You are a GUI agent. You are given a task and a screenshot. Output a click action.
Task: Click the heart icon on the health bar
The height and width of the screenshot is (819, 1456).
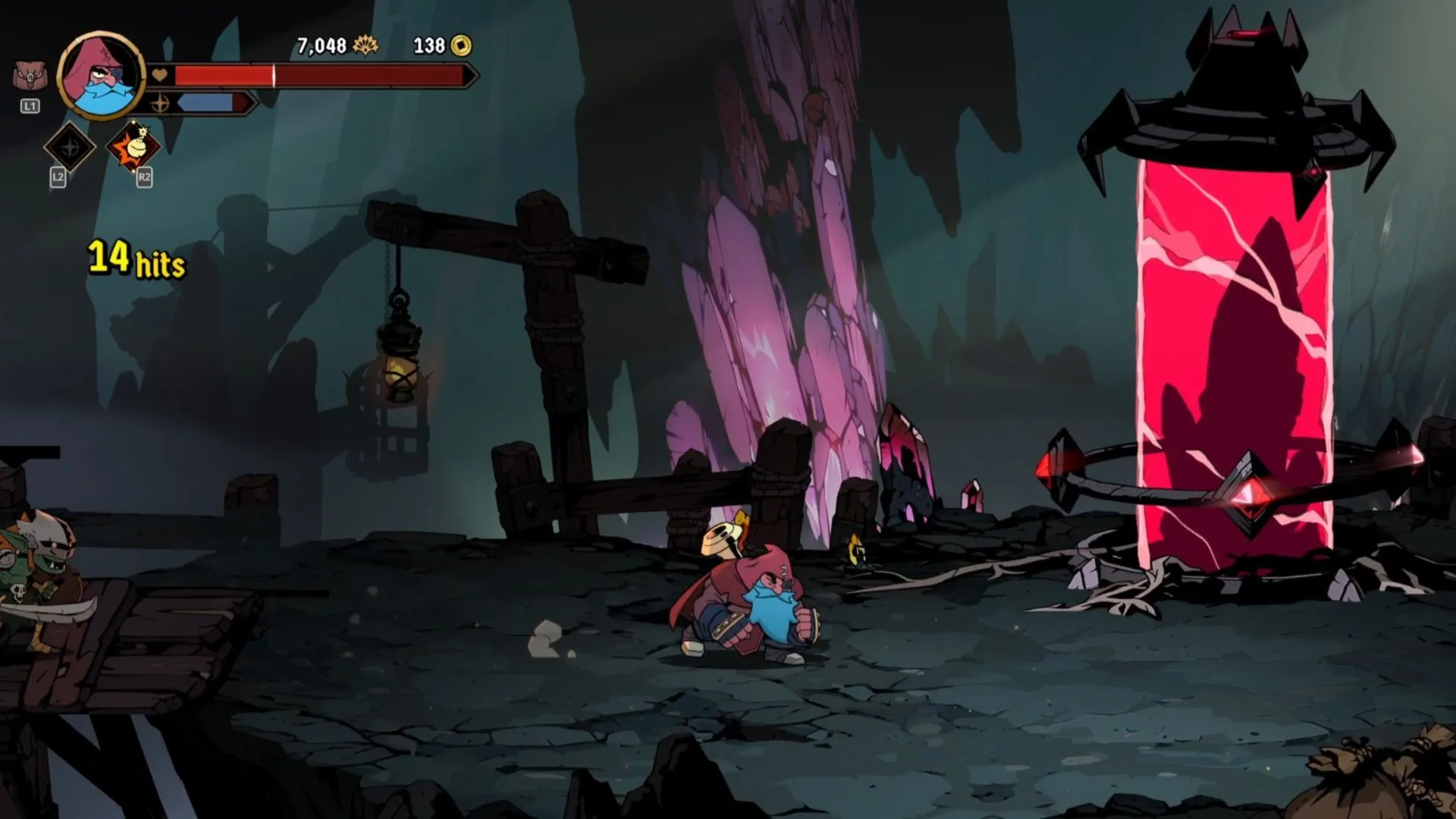click(x=159, y=75)
